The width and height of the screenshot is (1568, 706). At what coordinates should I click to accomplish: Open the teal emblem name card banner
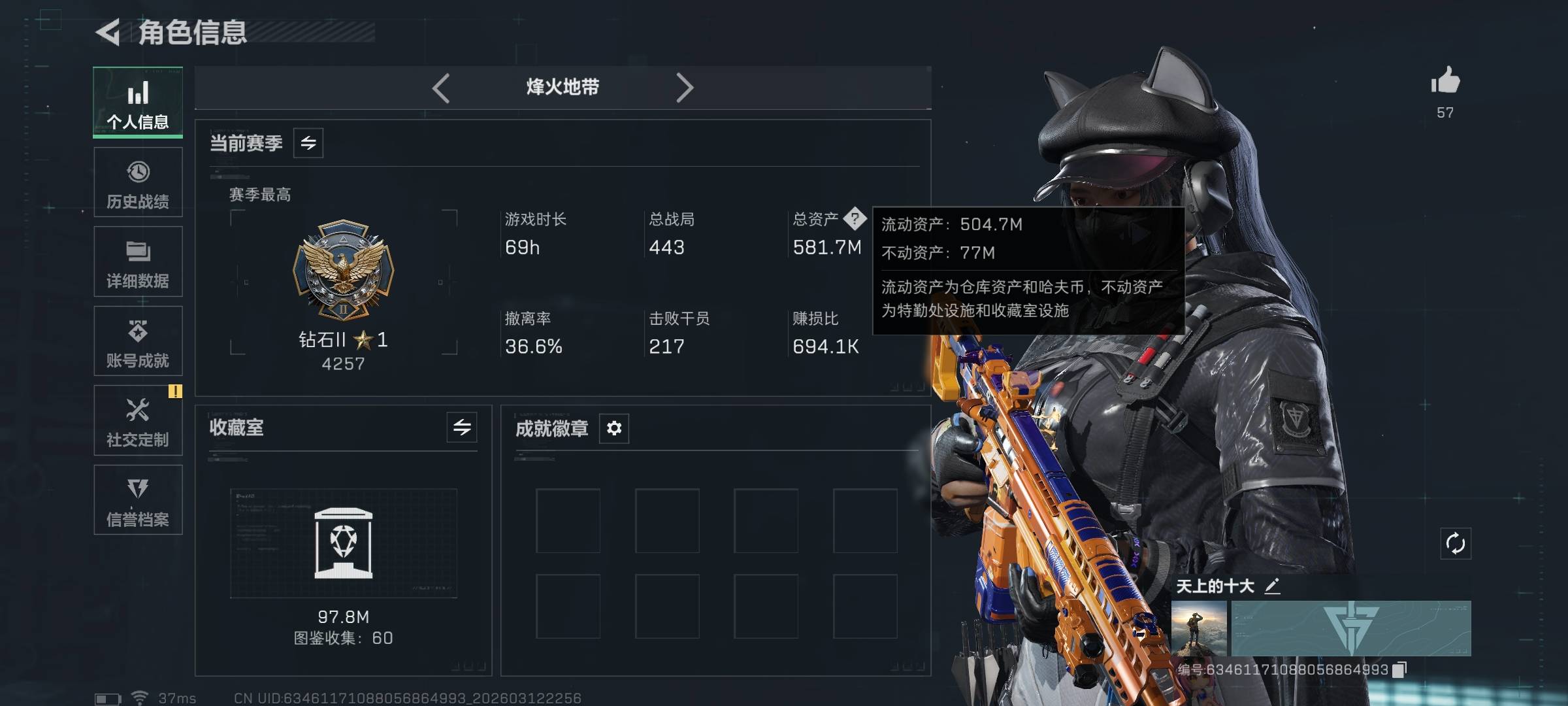pyautogui.click(x=1351, y=628)
